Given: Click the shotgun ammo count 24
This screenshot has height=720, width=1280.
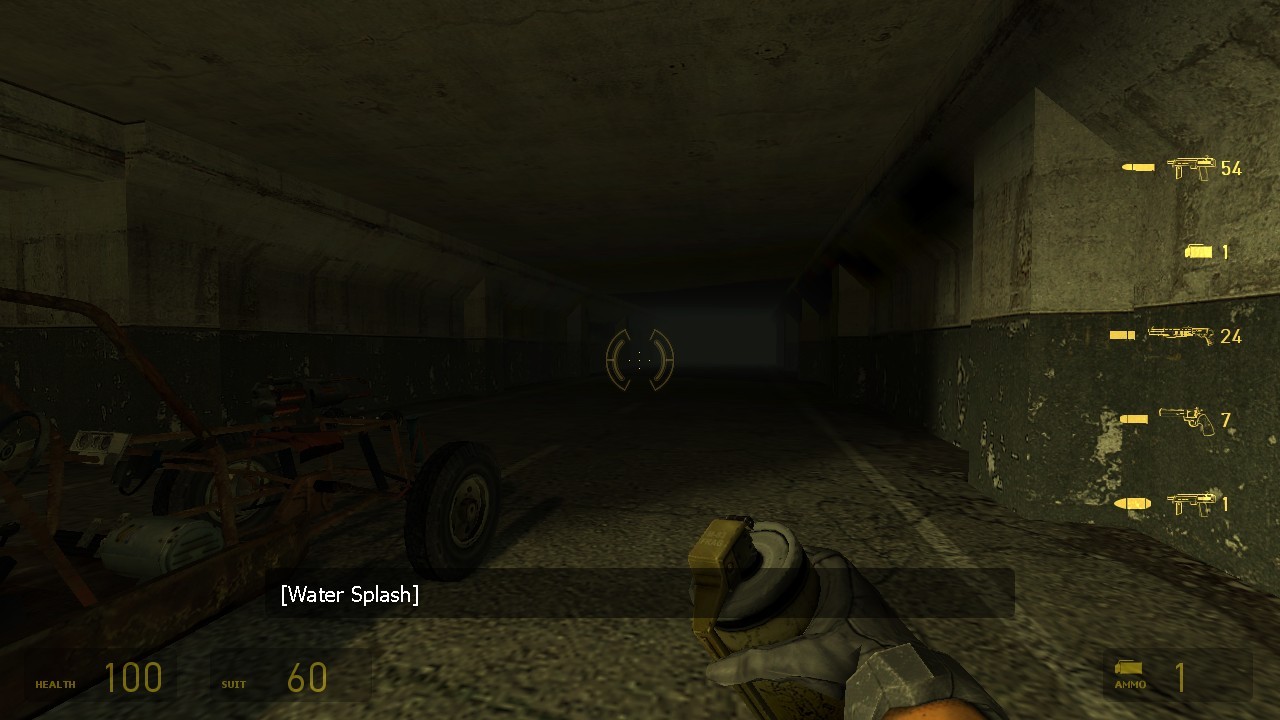Looking at the screenshot, I should point(1230,335).
